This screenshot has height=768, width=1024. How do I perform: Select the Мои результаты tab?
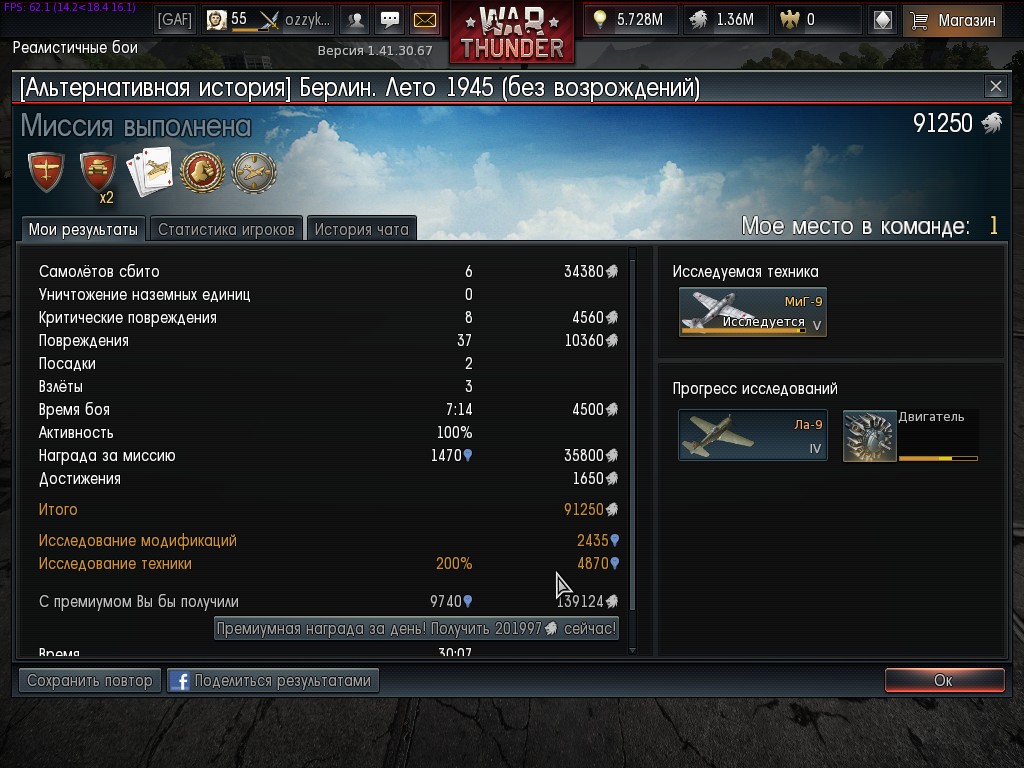coord(83,229)
